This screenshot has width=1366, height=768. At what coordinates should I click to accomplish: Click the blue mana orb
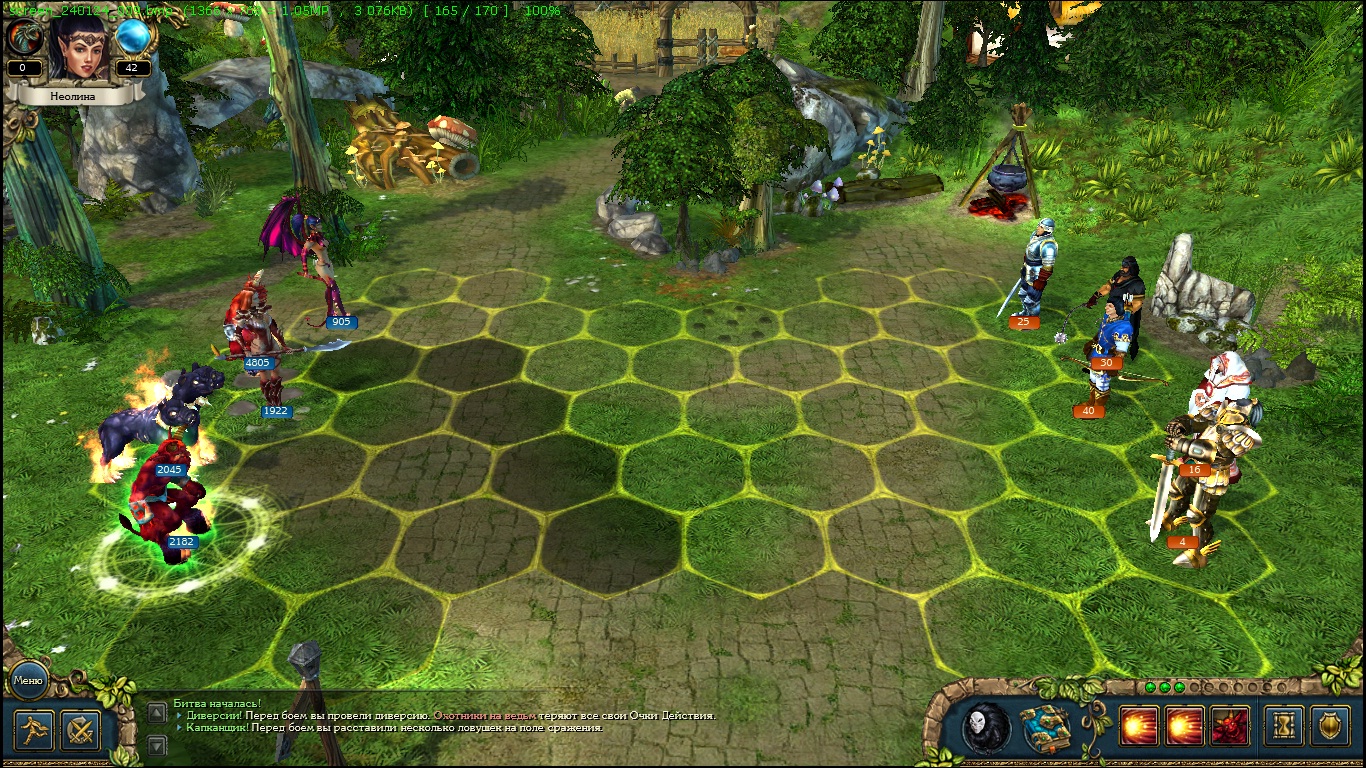[x=131, y=38]
